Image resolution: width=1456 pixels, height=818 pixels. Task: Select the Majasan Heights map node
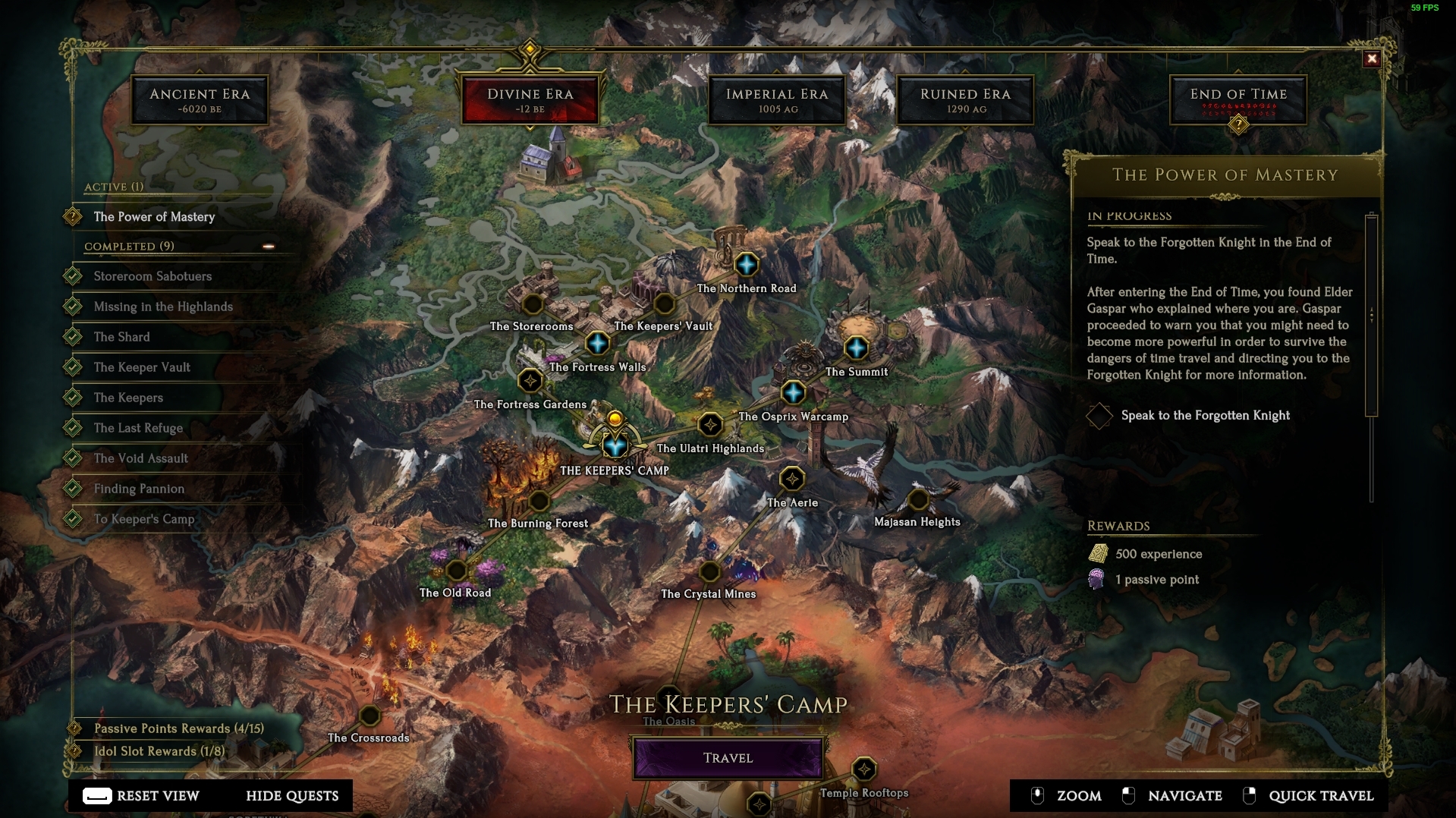pos(918,499)
